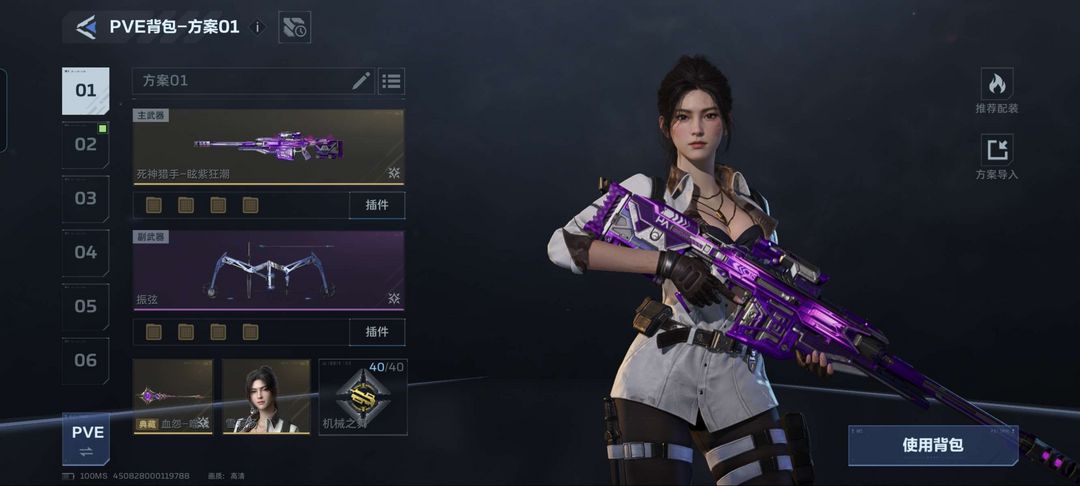The height and width of the screenshot is (486, 1080).
Task: Show backpack info via the small 'i' icon
Action: pyautogui.click(x=257, y=27)
